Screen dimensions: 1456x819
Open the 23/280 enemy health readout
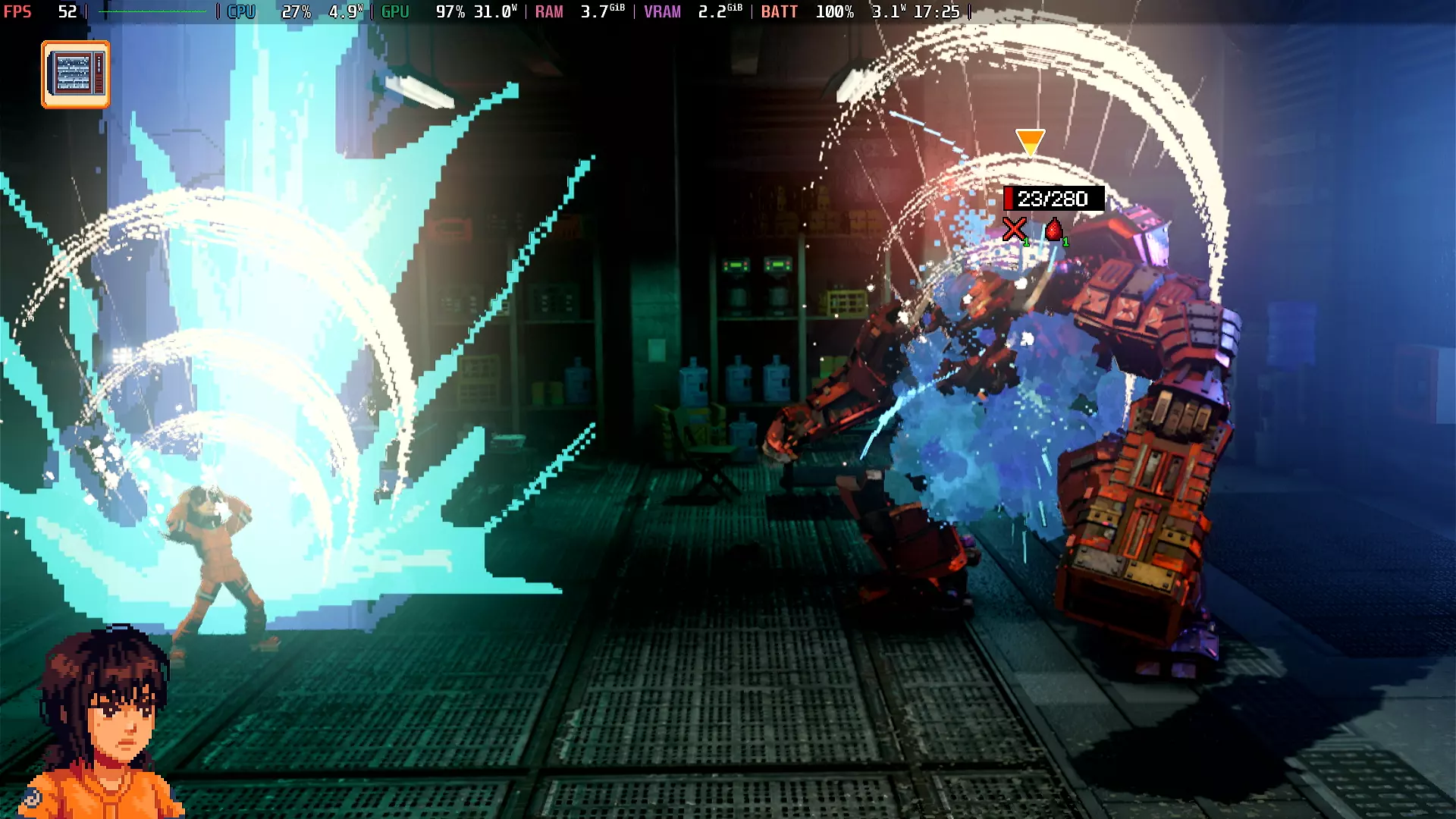click(x=1053, y=199)
